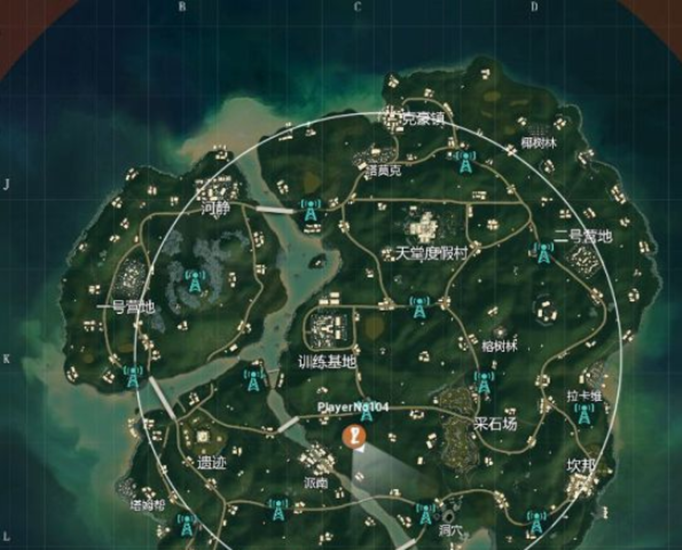Click the 派南 town label

(315, 481)
